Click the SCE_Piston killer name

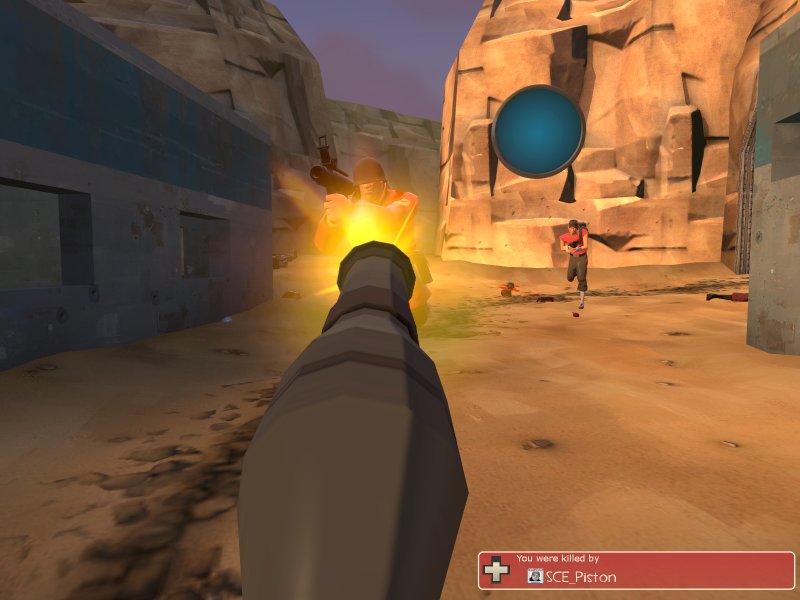[x=581, y=577]
